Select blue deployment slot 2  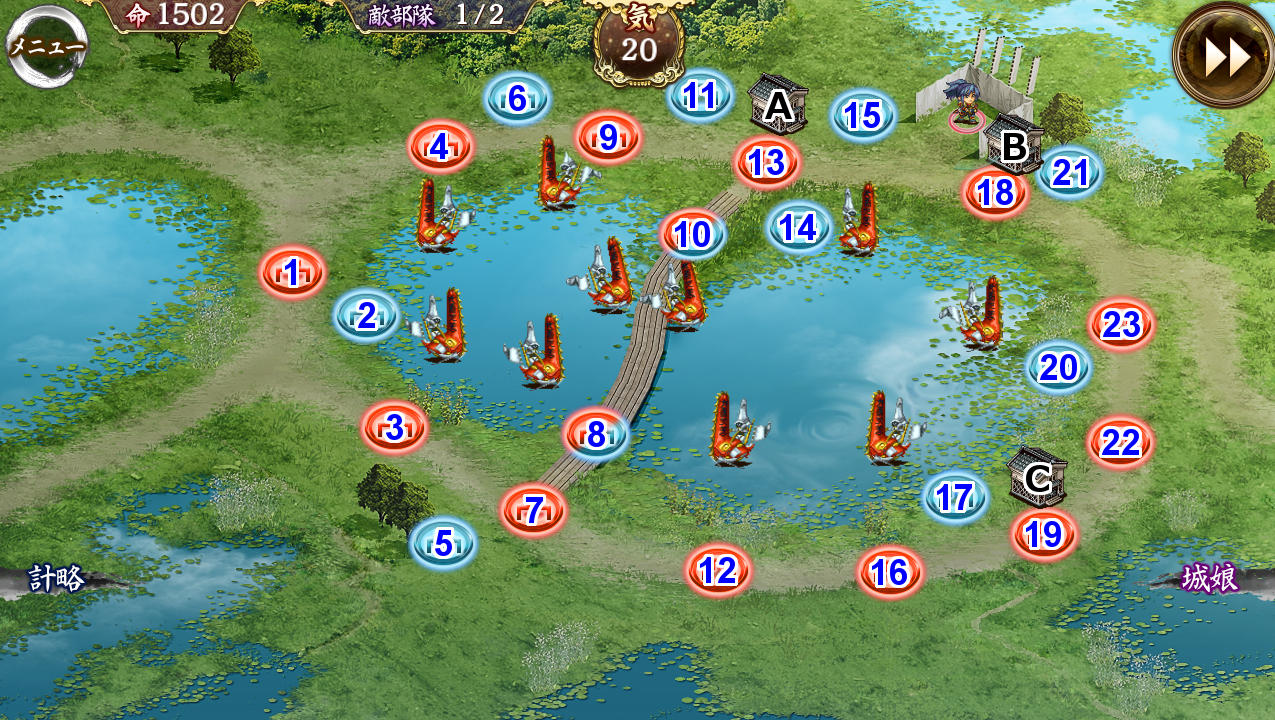(x=366, y=316)
